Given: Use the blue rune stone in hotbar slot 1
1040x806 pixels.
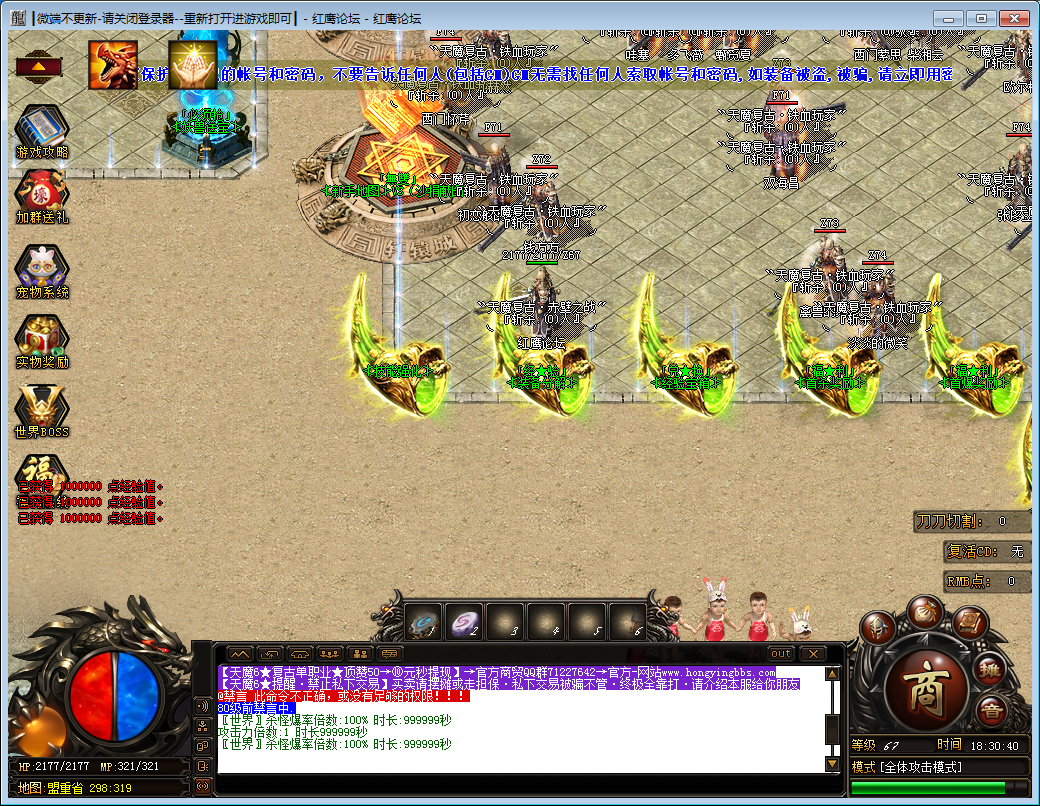Looking at the screenshot, I should [424, 622].
